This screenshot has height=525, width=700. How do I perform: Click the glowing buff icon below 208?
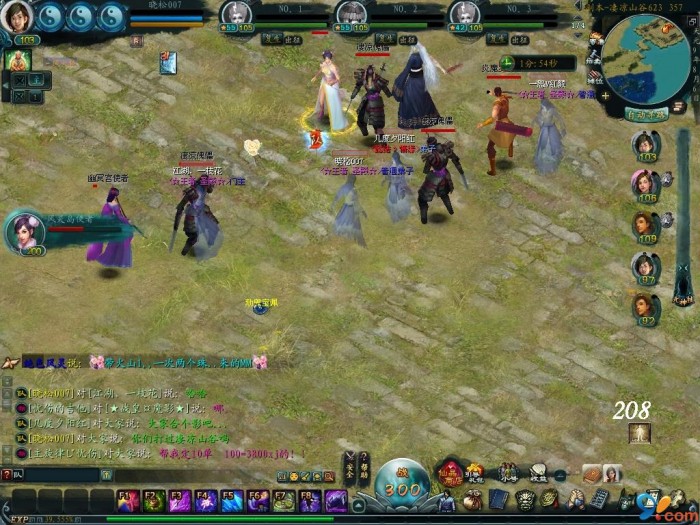(x=639, y=433)
